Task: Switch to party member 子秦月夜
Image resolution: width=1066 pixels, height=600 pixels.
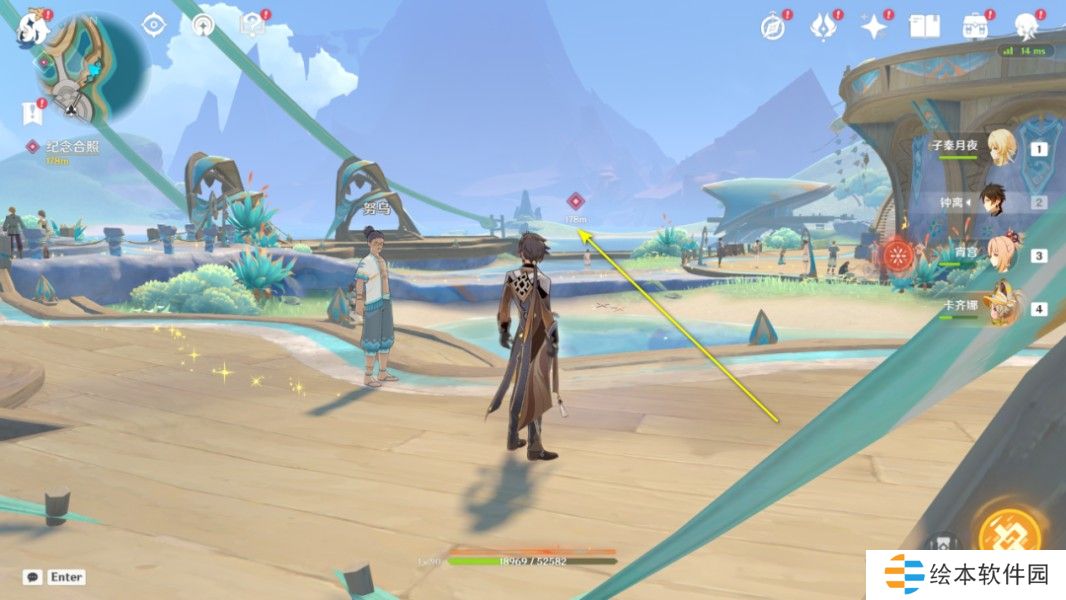Action: coord(1000,148)
